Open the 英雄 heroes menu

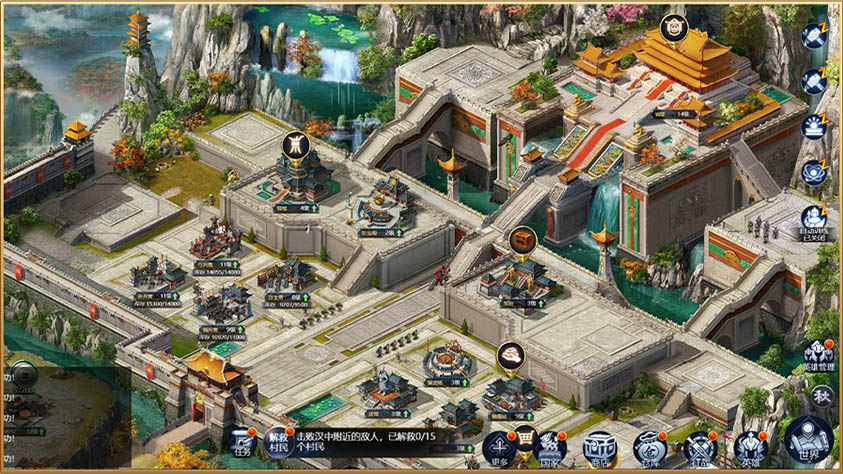pos(749,447)
